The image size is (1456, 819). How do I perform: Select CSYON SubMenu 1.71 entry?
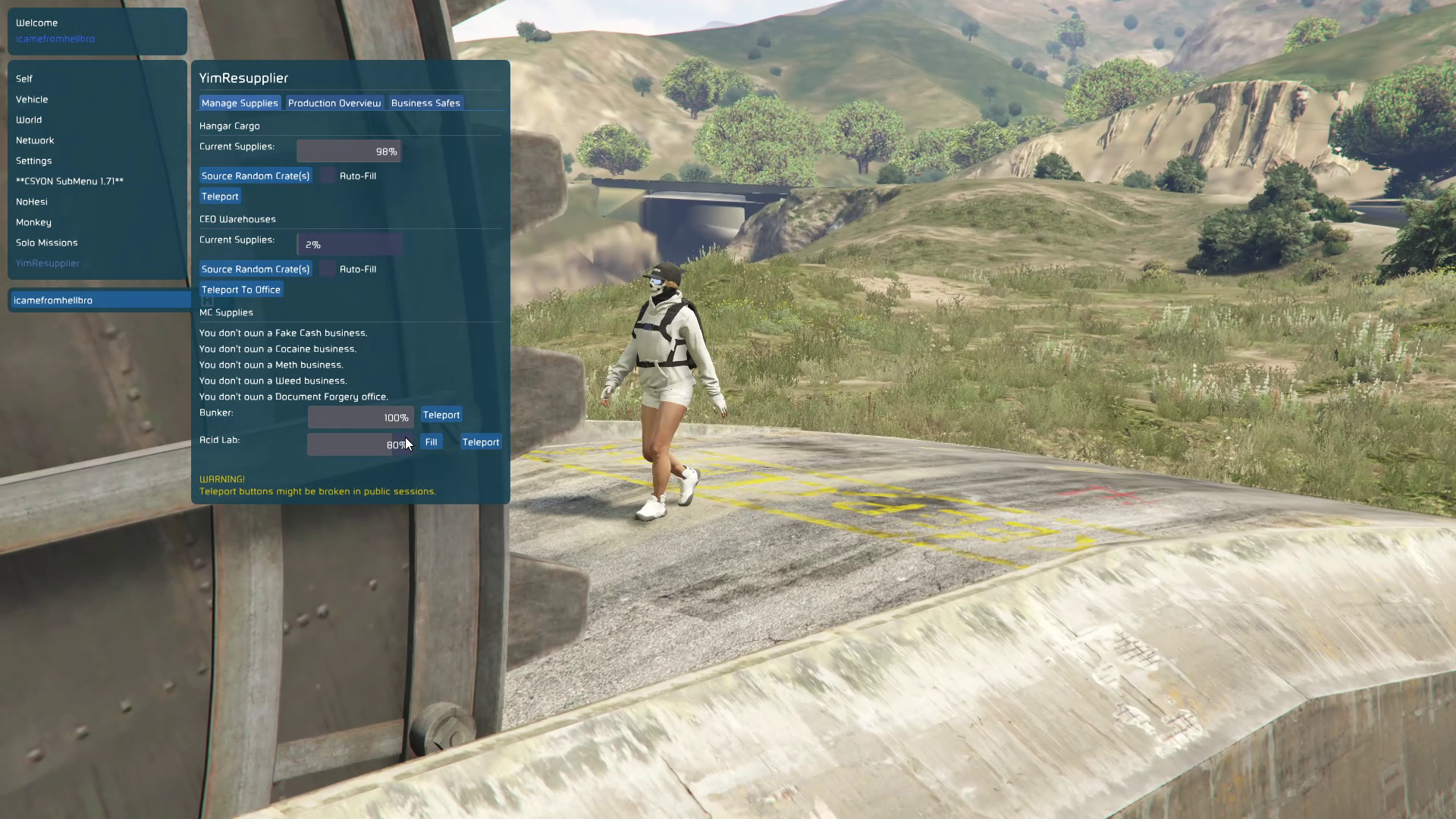coord(70,181)
